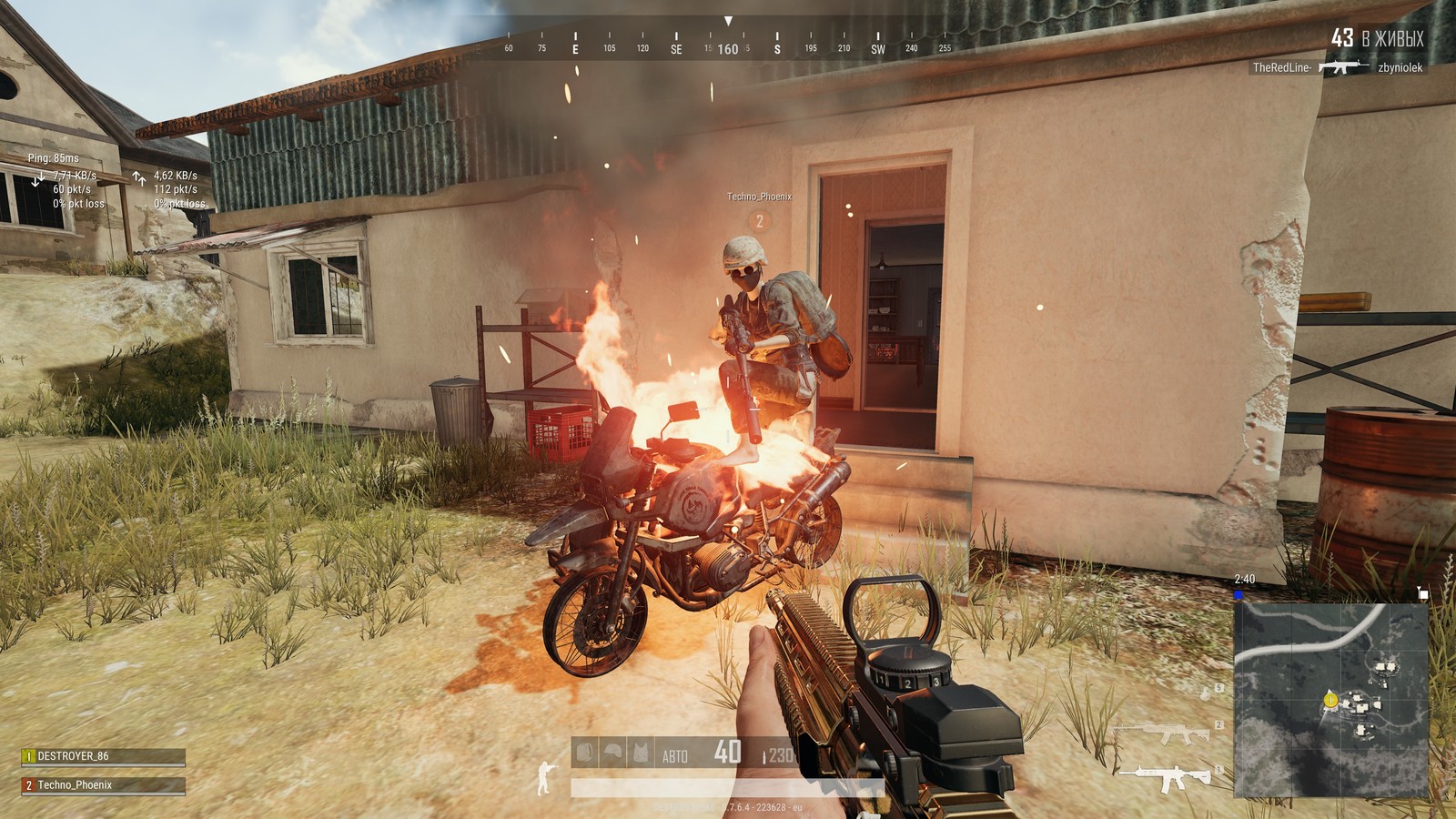
Task: Select DESTROYER_86 in the team list
Action: coord(103,756)
